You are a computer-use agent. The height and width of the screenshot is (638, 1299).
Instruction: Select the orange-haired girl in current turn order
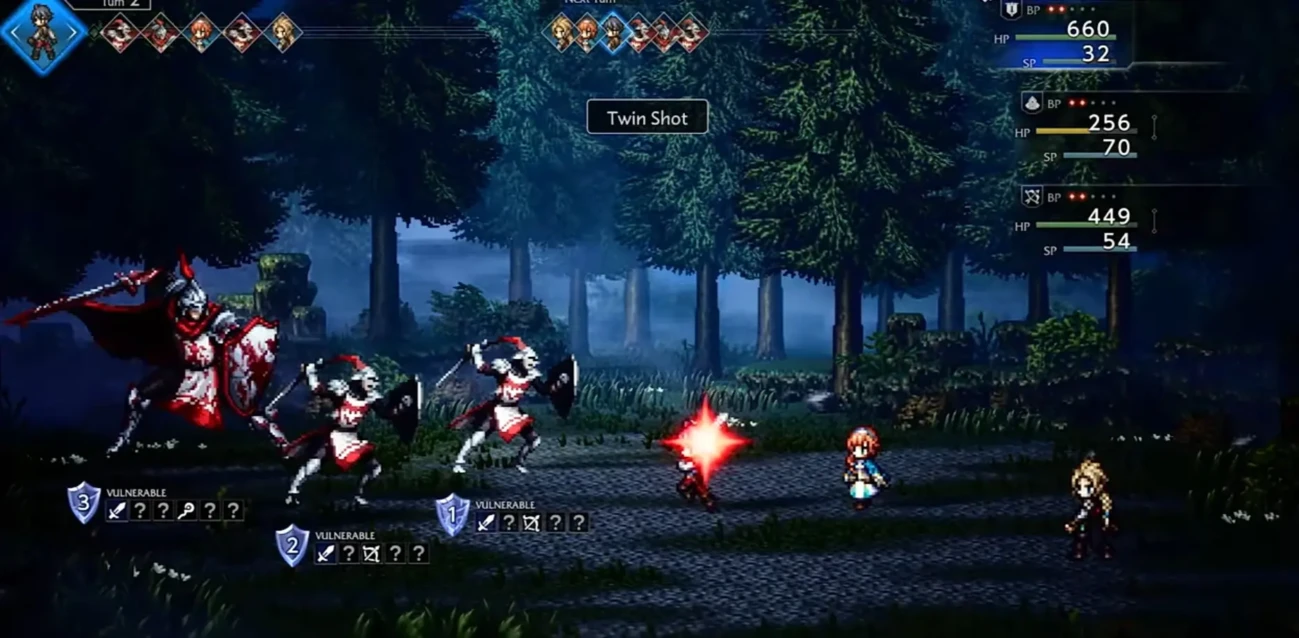tap(201, 33)
